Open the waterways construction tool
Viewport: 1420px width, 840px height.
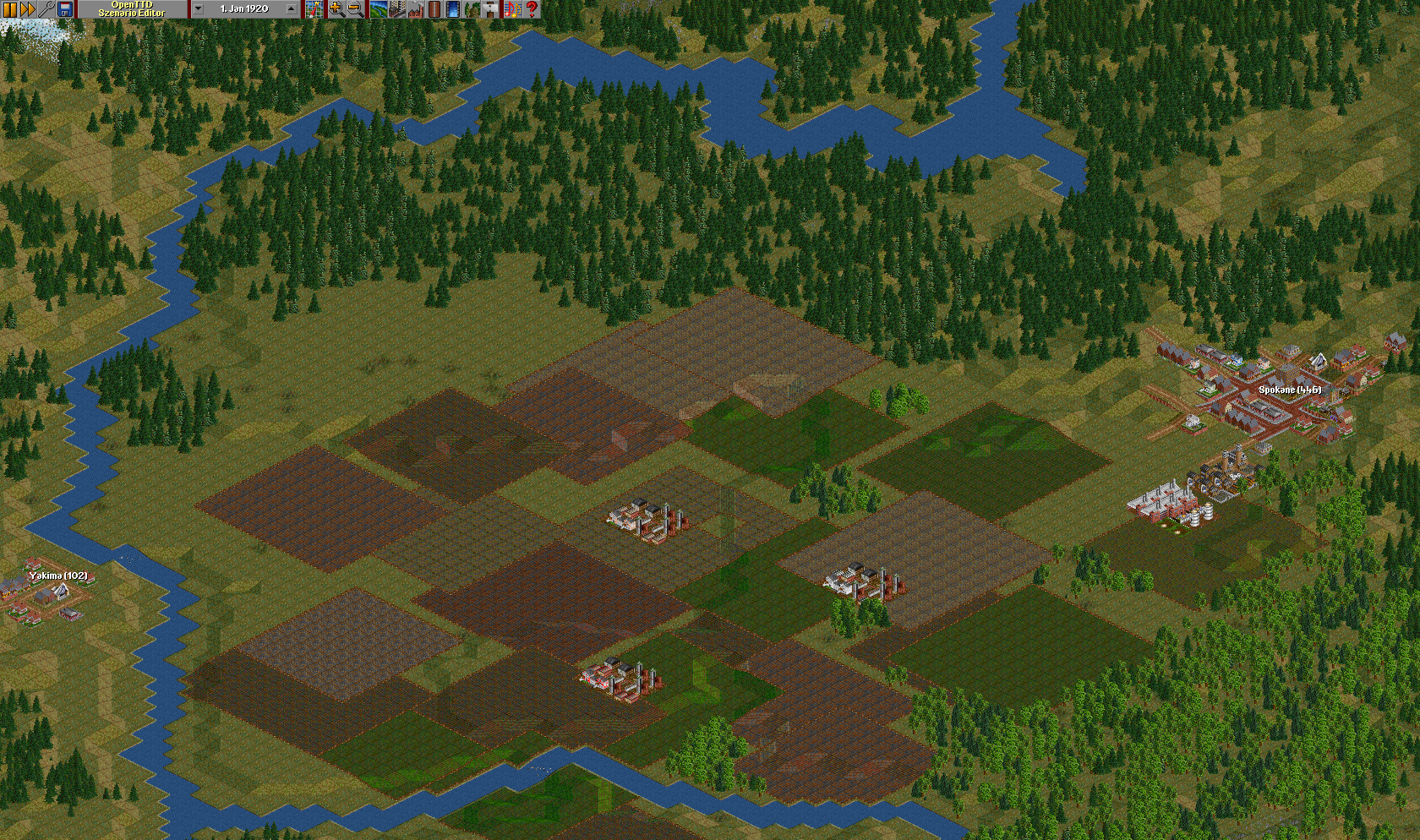tap(453, 9)
